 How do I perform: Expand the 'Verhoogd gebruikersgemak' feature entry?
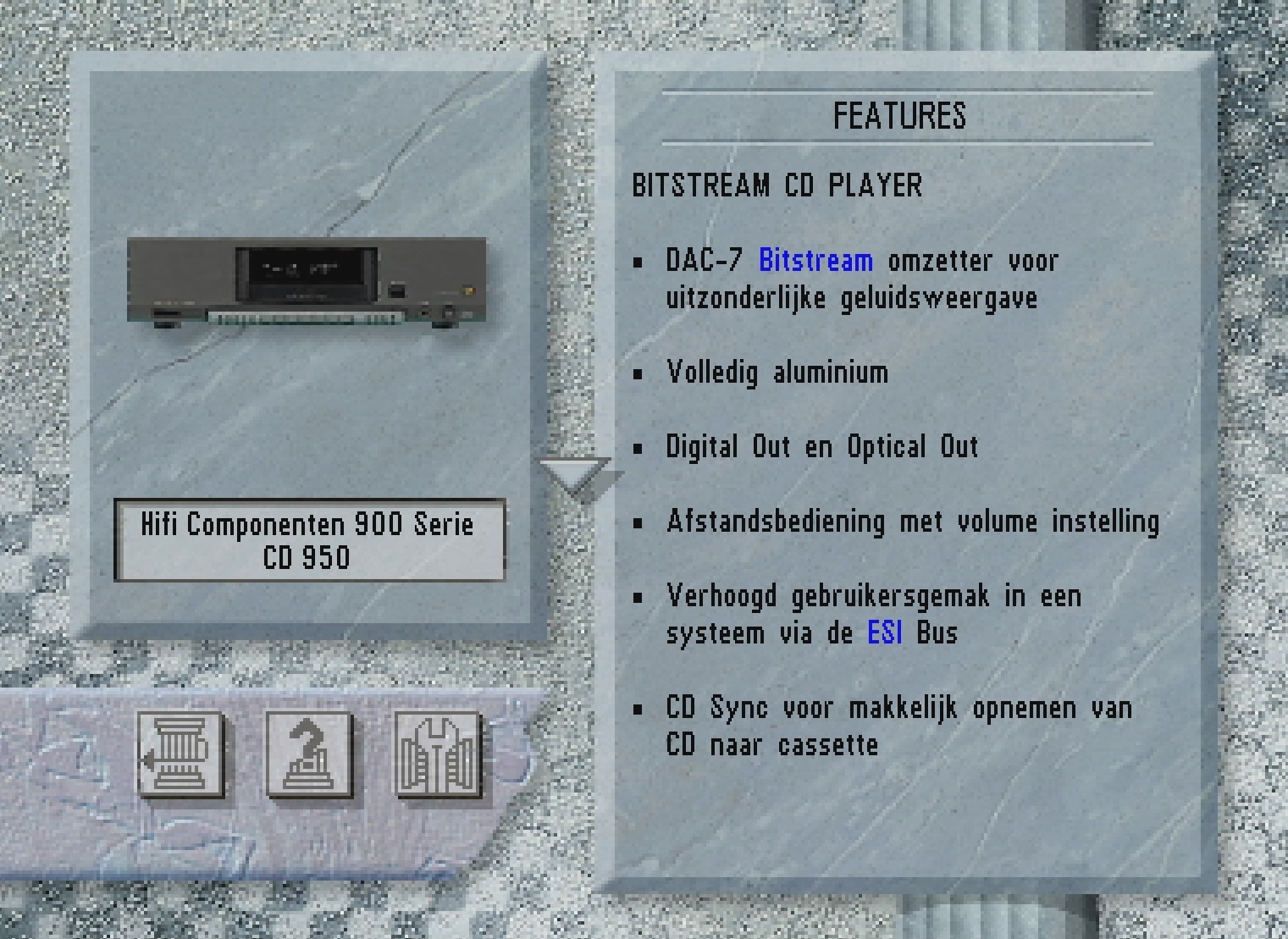(x=638, y=597)
